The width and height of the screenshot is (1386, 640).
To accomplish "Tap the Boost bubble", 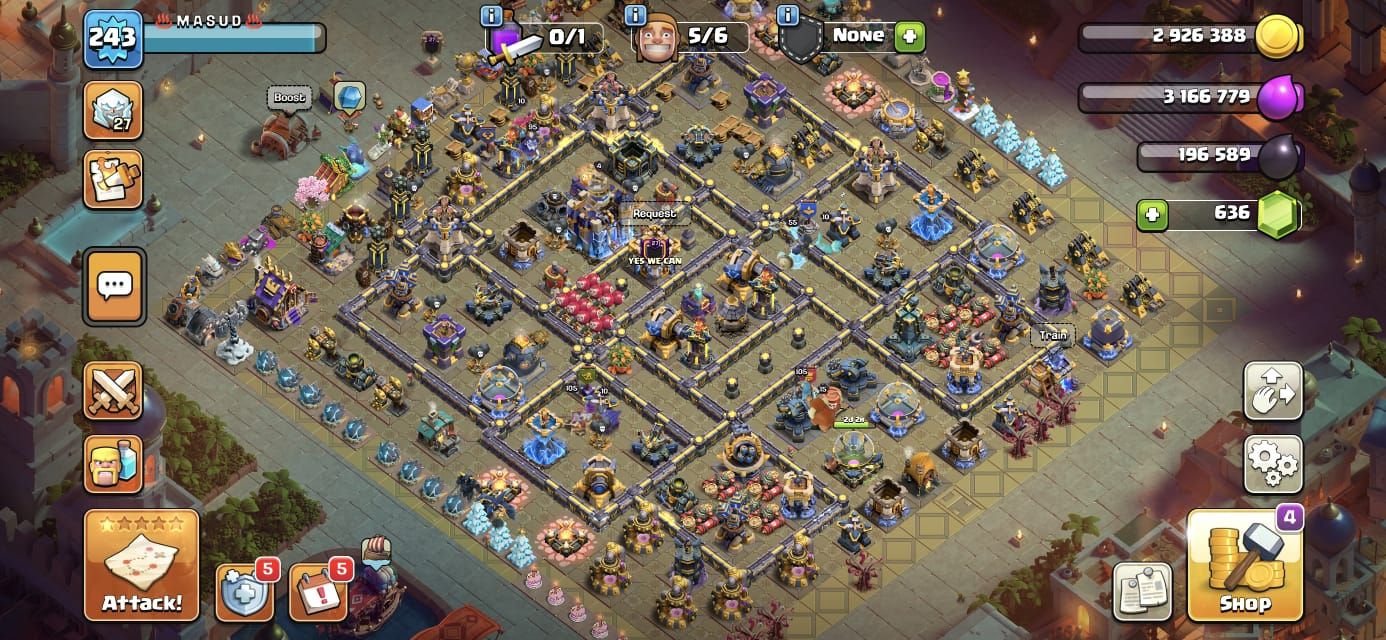I will click(x=288, y=98).
